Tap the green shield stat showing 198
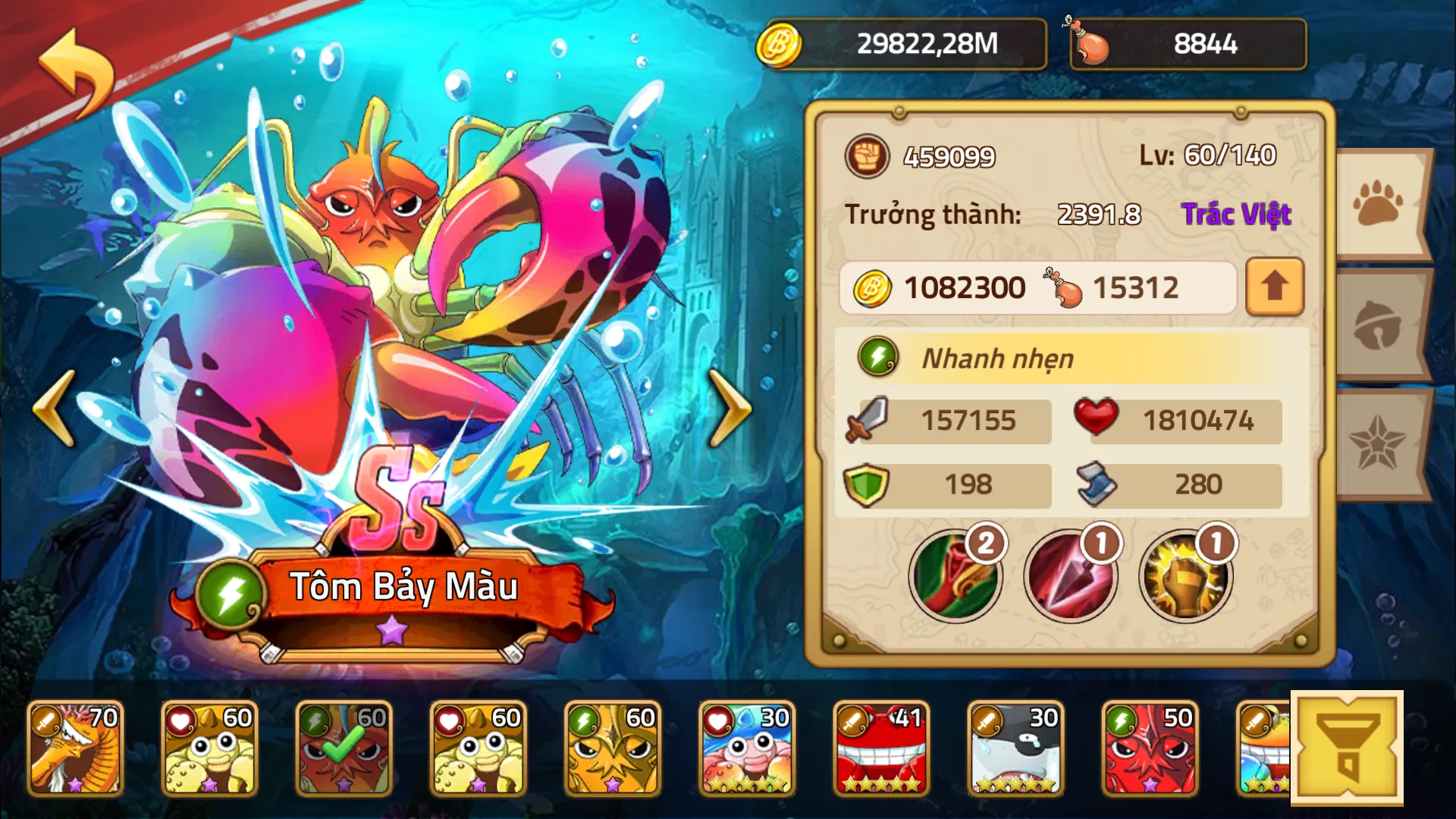 pos(945,485)
